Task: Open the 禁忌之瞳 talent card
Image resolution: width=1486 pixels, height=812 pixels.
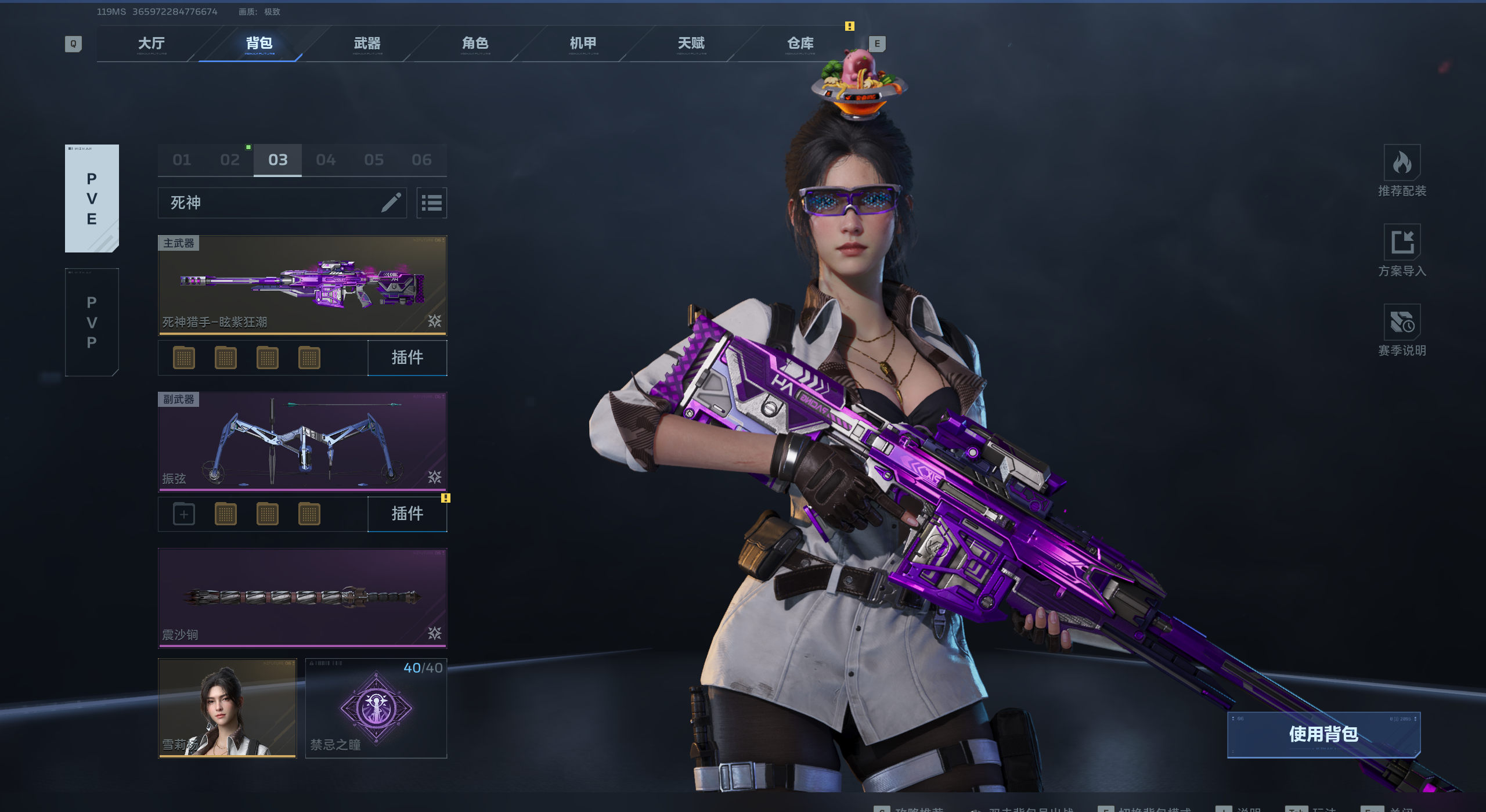Action: pos(376,708)
